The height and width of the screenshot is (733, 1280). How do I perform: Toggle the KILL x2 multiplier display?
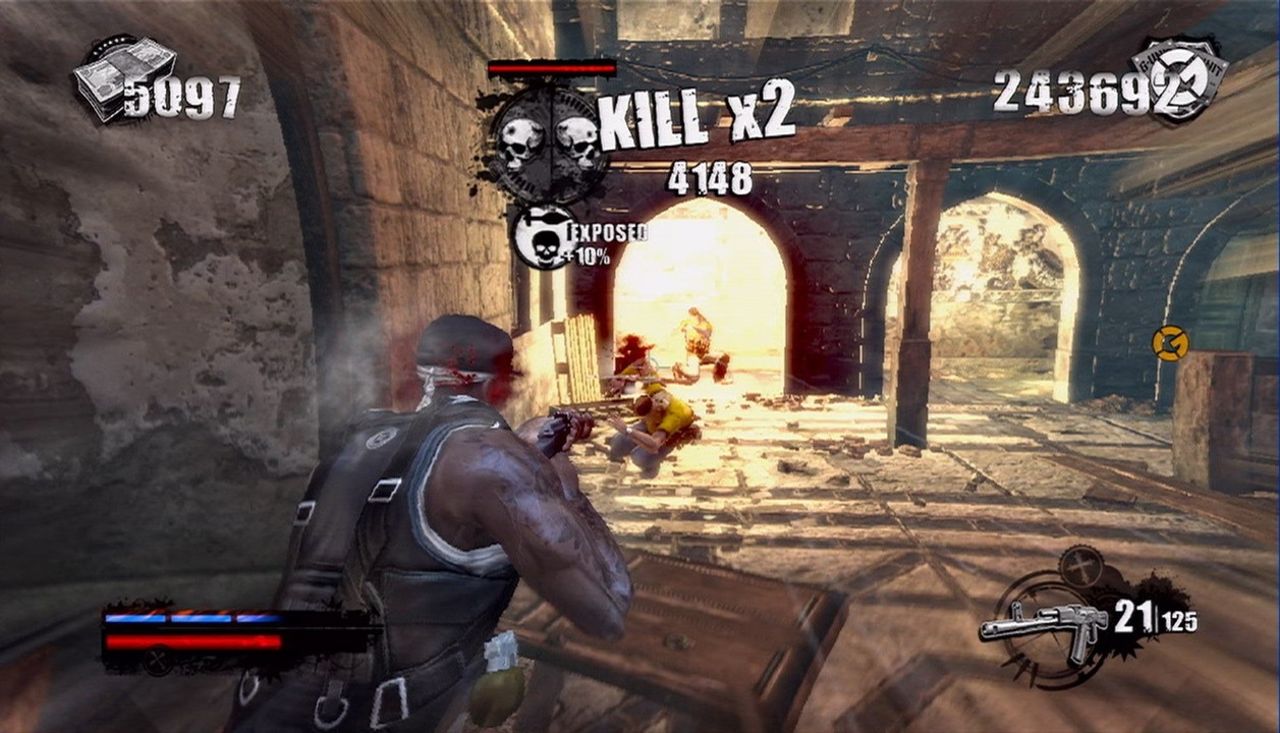[698, 122]
